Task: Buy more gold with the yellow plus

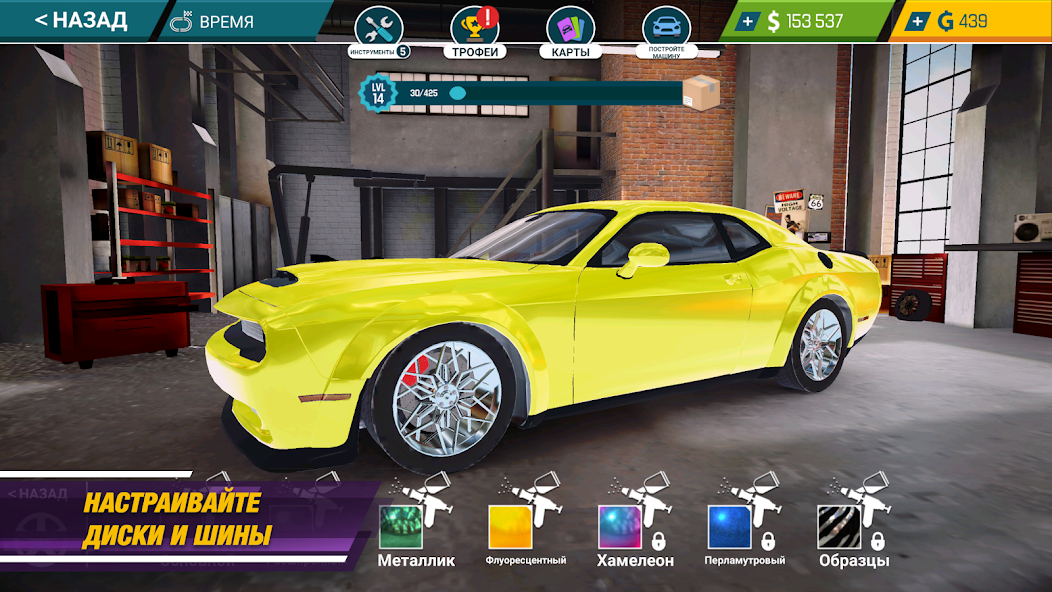Action: pos(919,21)
